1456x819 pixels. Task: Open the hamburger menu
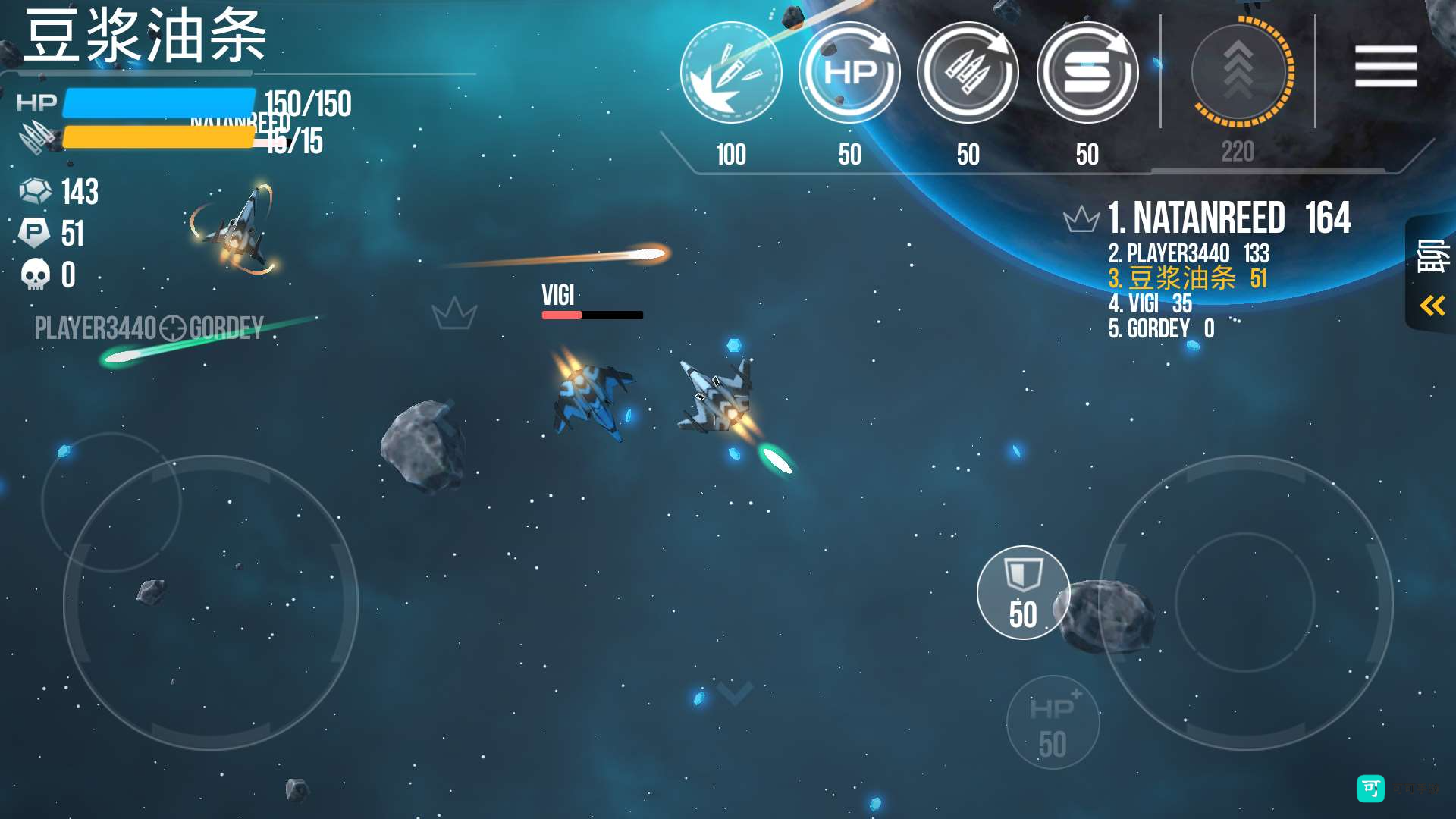click(x=1385, y=66)
